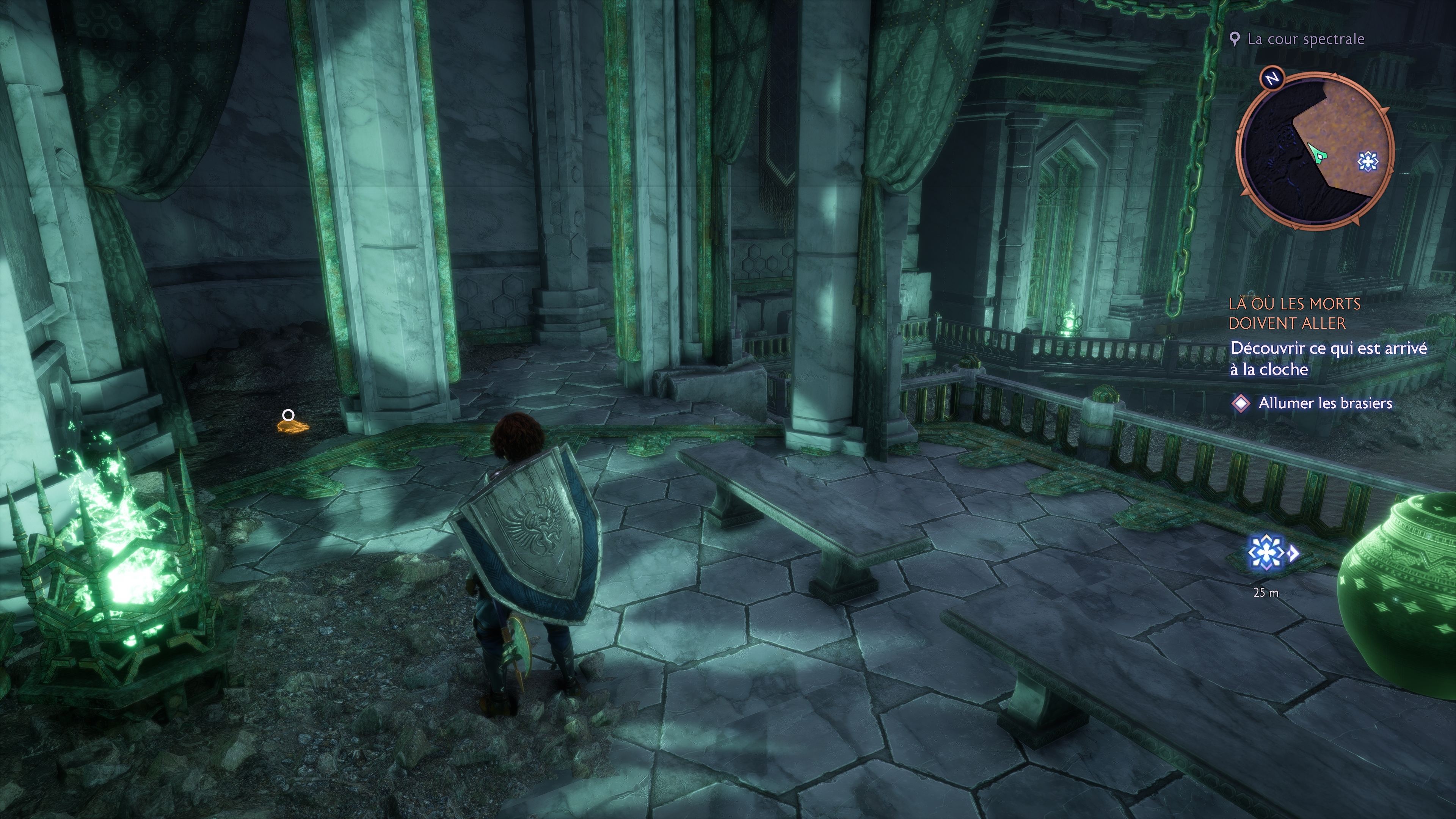Click the La cour spectrale location label

click(1305, 39)
